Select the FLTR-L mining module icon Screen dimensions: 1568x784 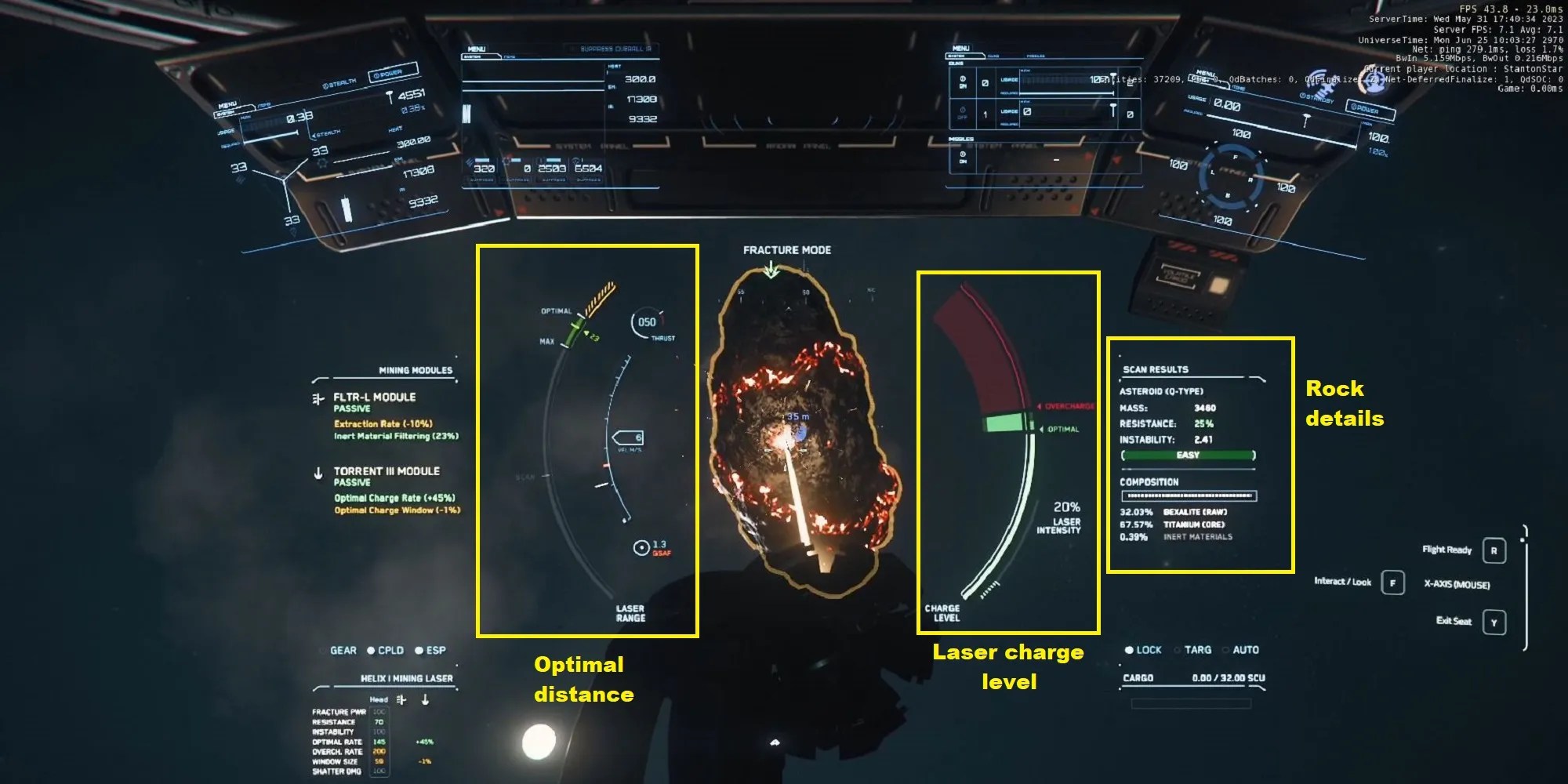click(x=318, y=398)
